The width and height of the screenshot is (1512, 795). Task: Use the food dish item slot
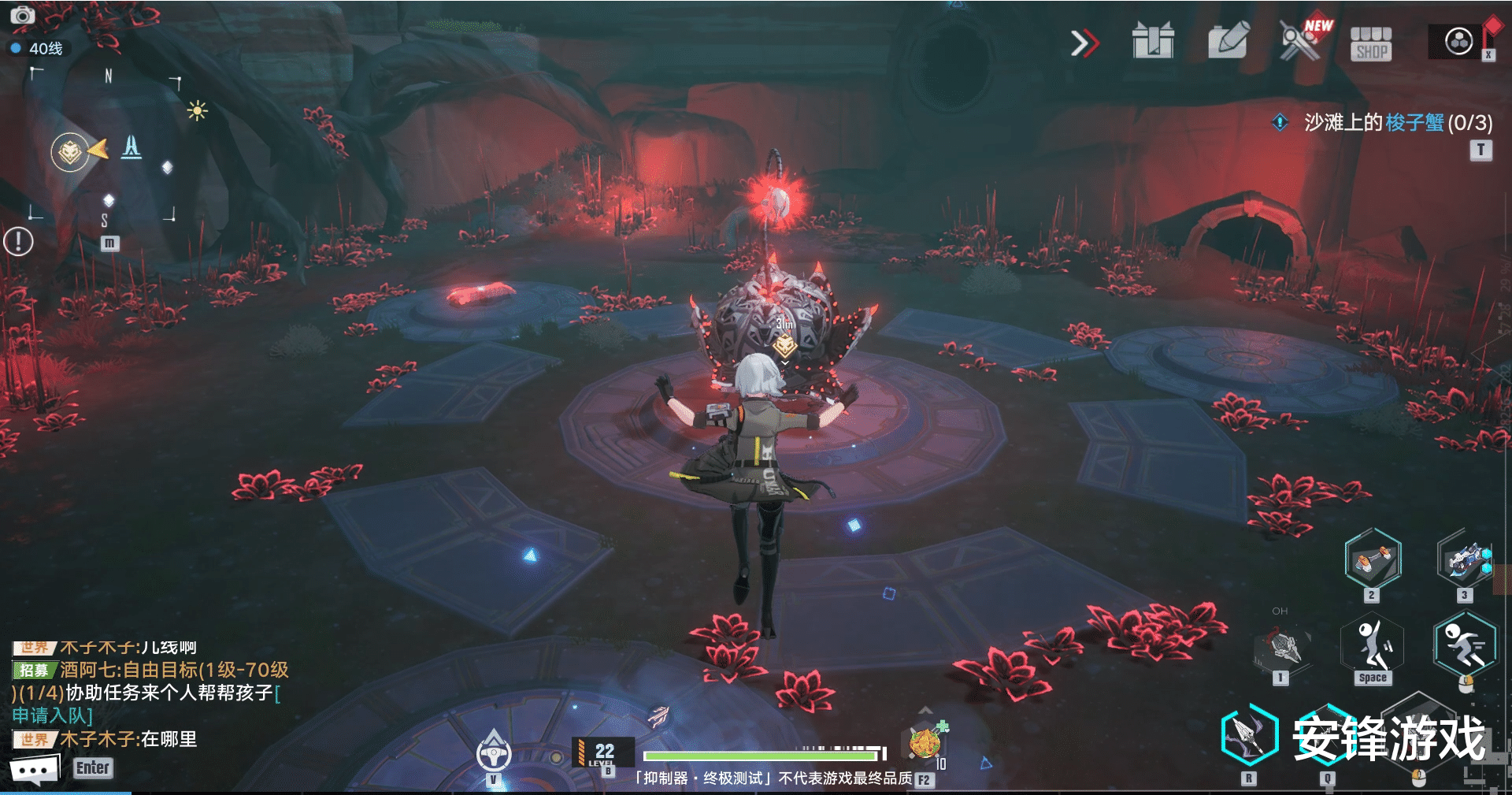coord(925,742)
